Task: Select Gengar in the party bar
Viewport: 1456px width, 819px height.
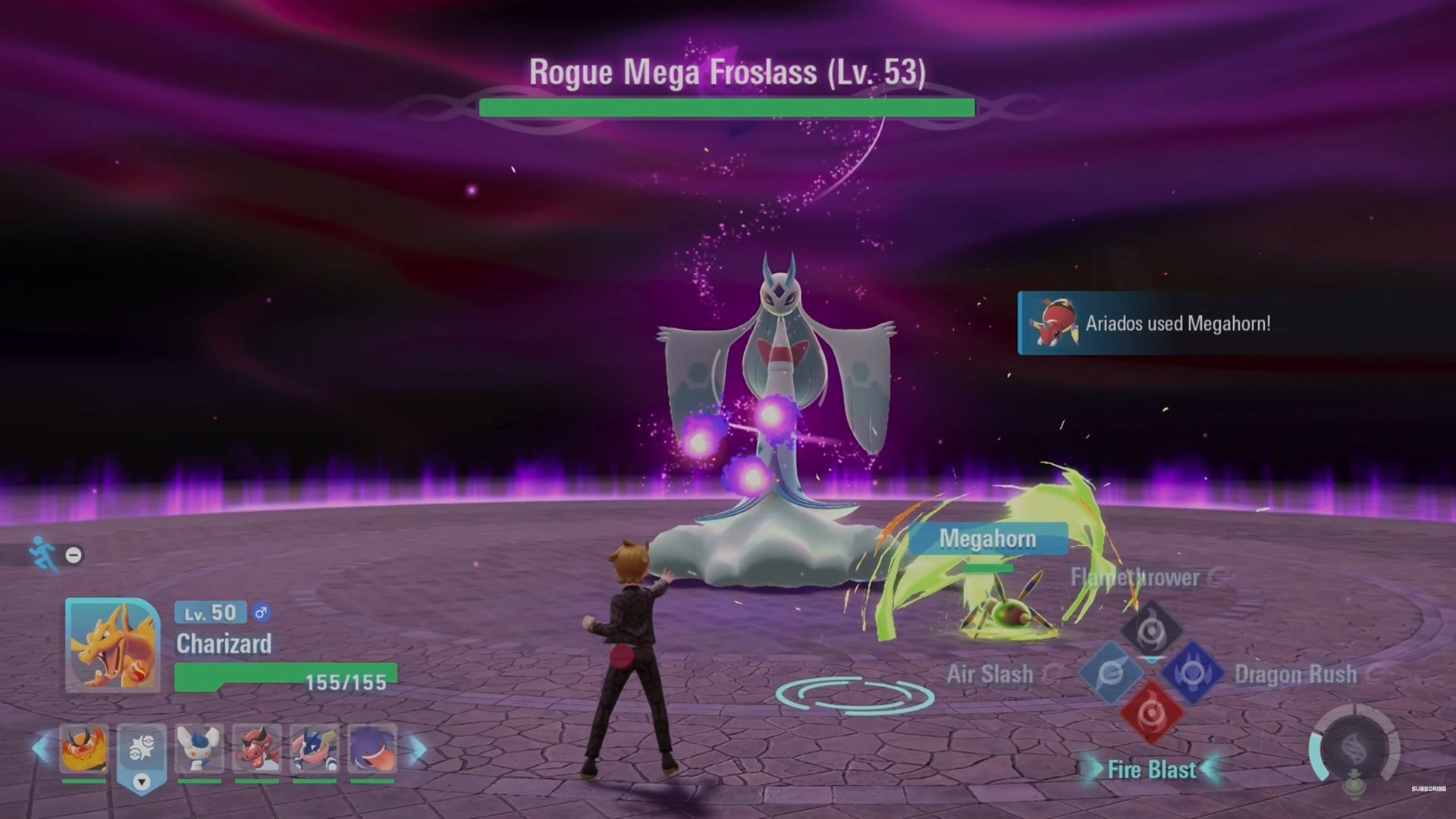Action: click(372, 748)
